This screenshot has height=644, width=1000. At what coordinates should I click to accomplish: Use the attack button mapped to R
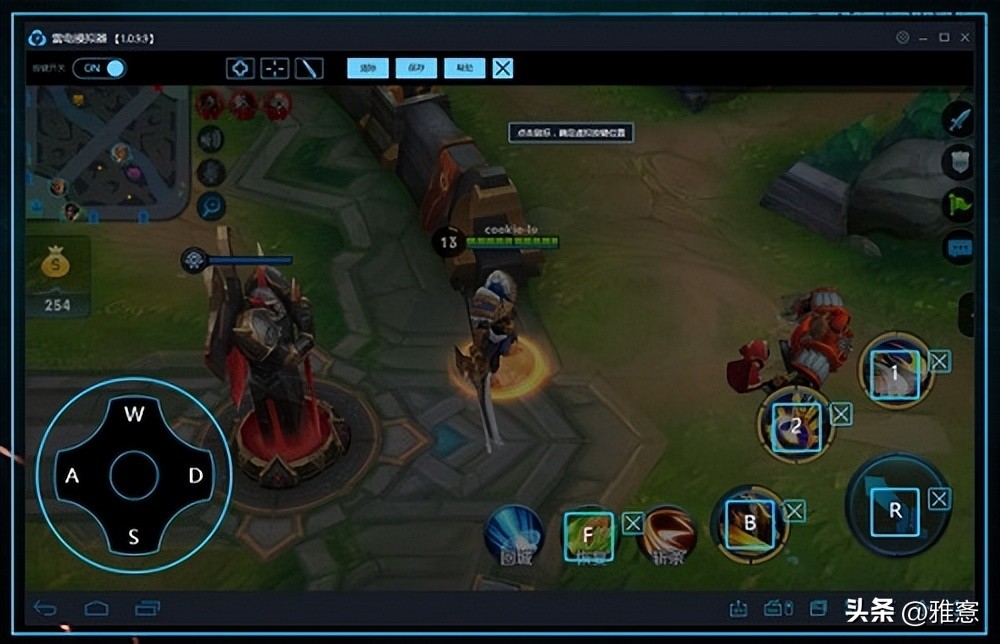[x=895, y=510]
